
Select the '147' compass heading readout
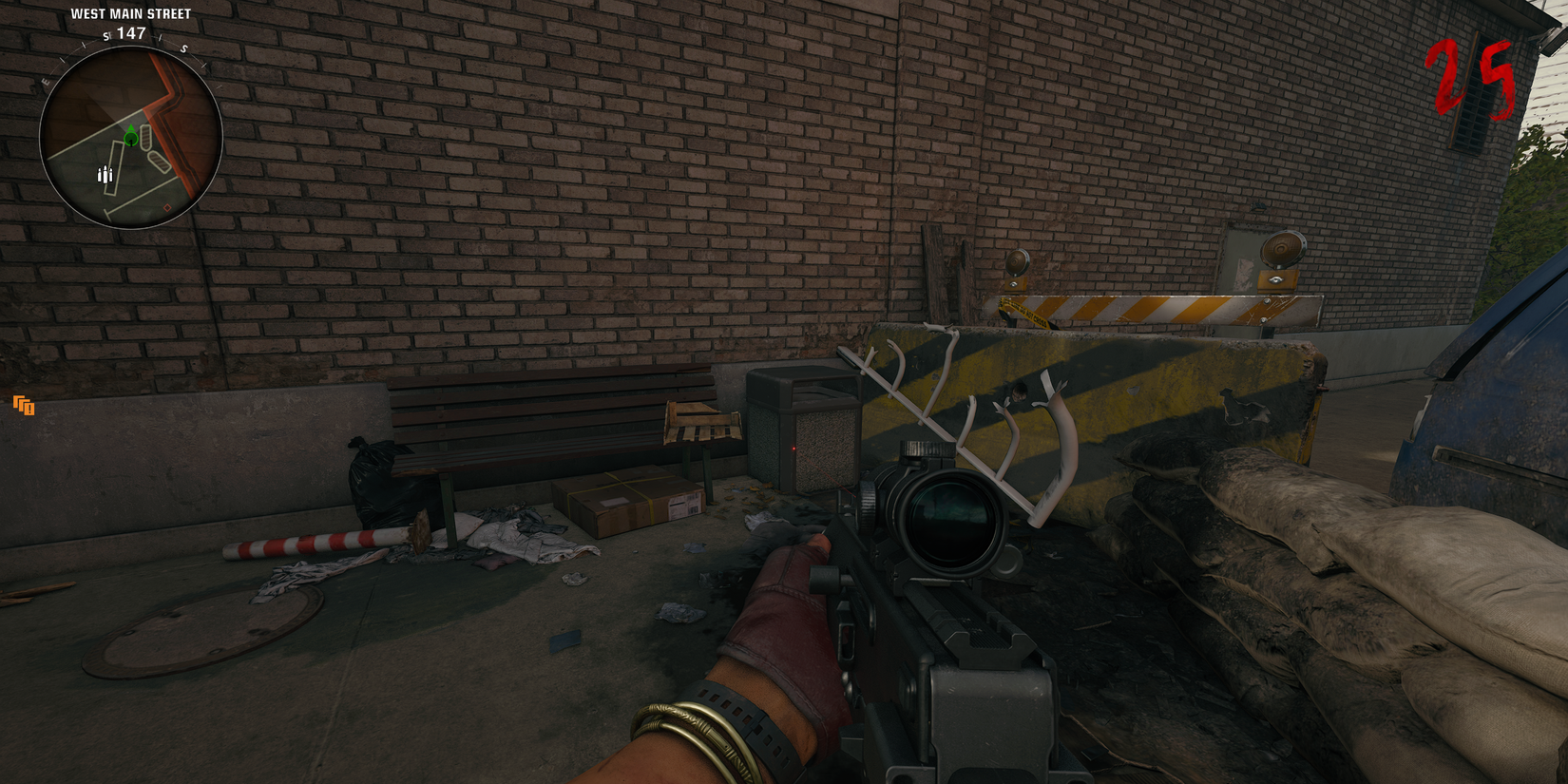pyautogui.click(x=130, y=32)
